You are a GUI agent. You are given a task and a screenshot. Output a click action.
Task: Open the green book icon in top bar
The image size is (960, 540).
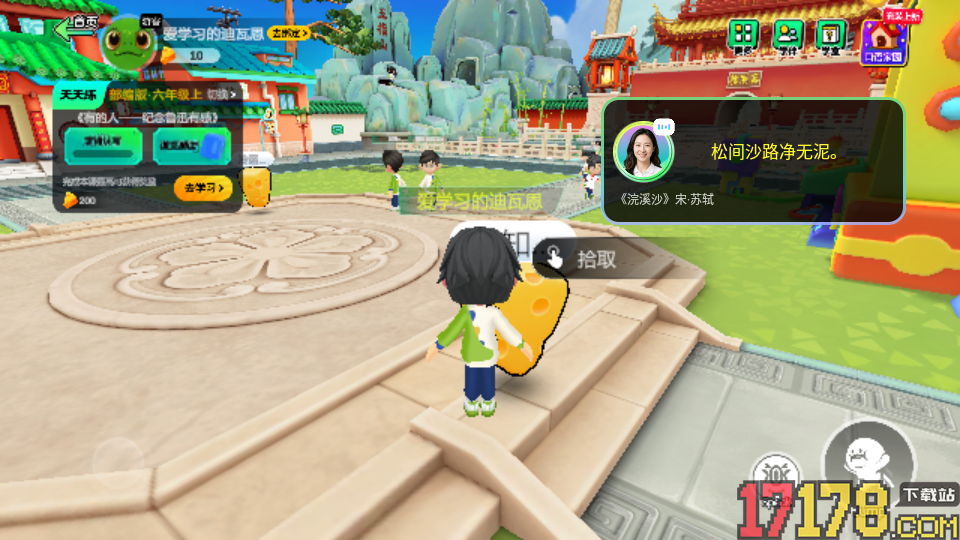click(830, 36)
